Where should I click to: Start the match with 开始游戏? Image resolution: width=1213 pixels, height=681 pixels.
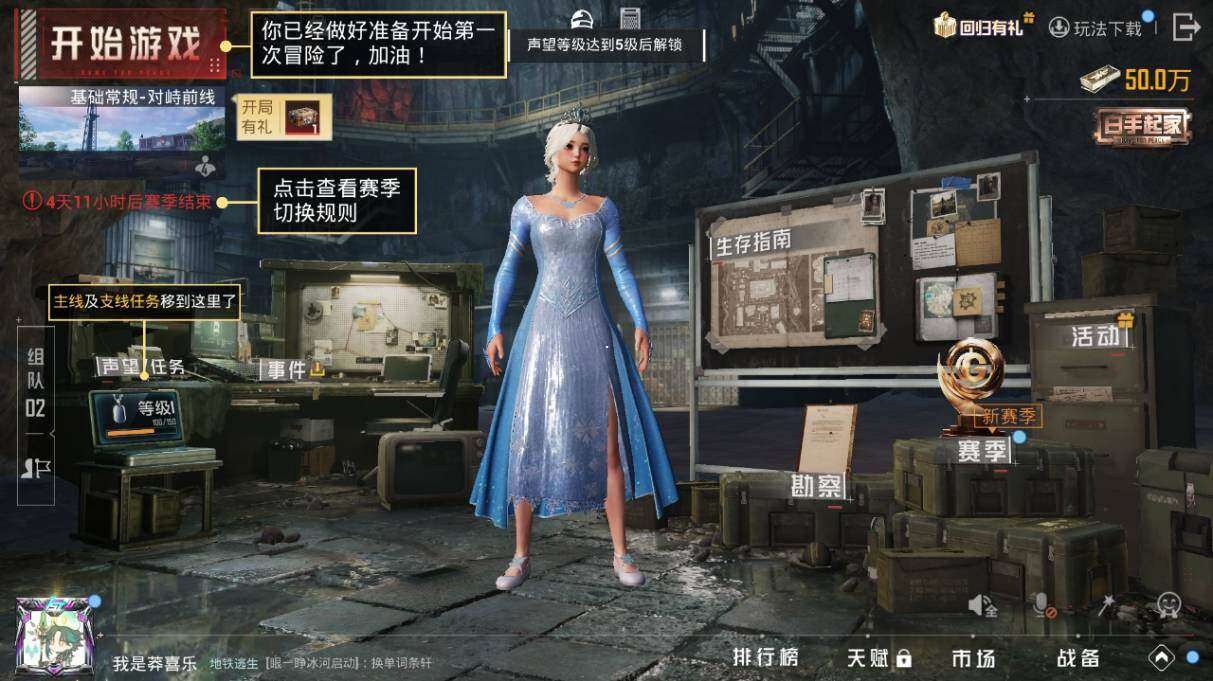point(124,45)
